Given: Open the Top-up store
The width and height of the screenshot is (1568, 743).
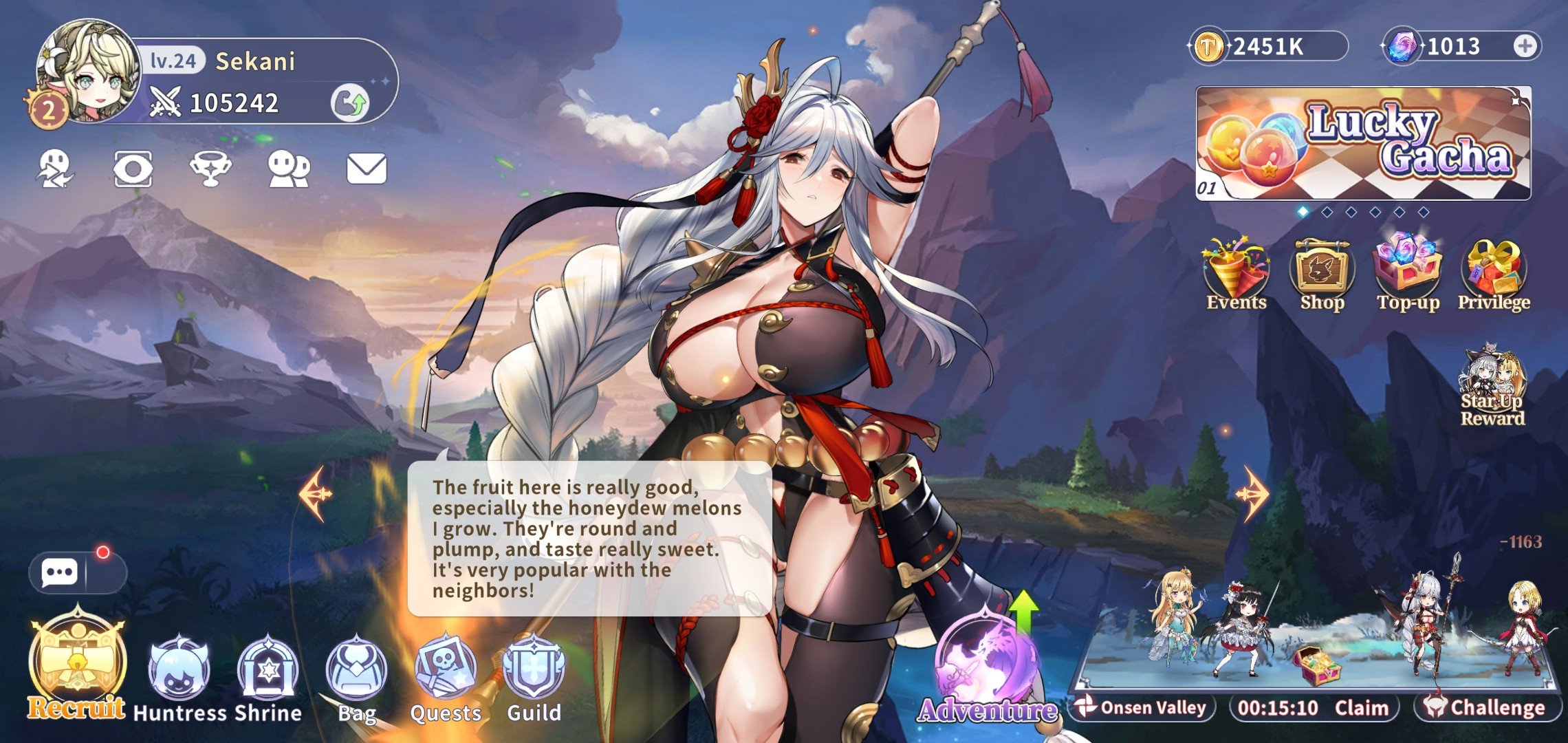Looking at the screenshot, I should coord(1408,276).
